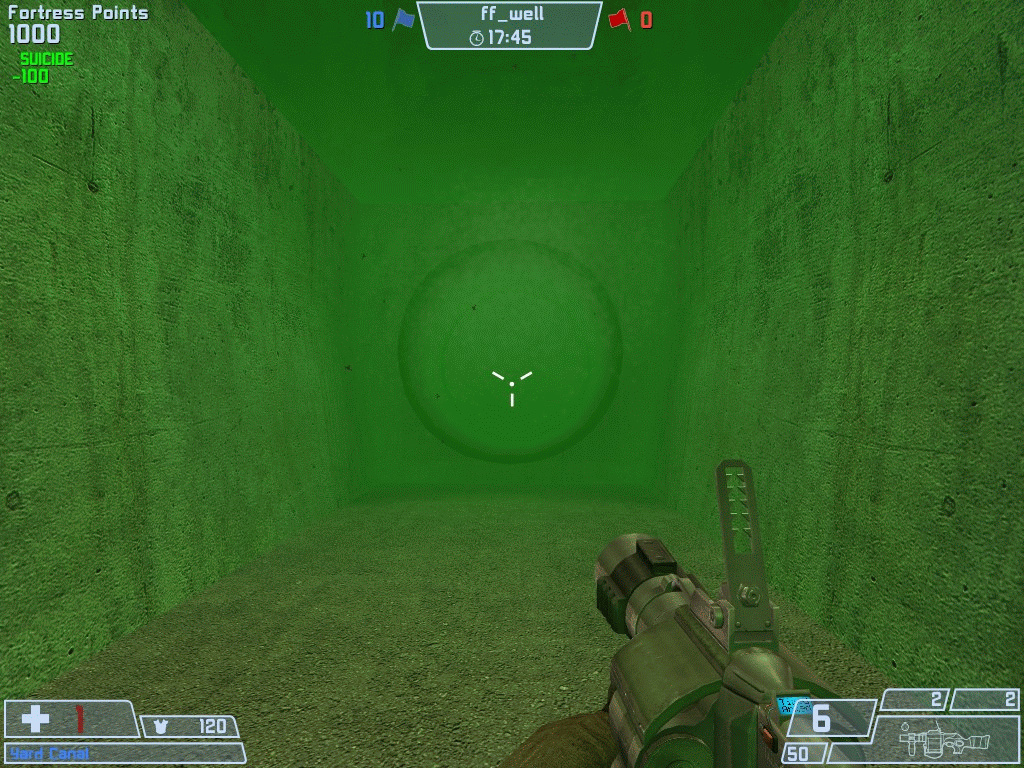Click the Yard Canal location label

(x=49, y=753)
